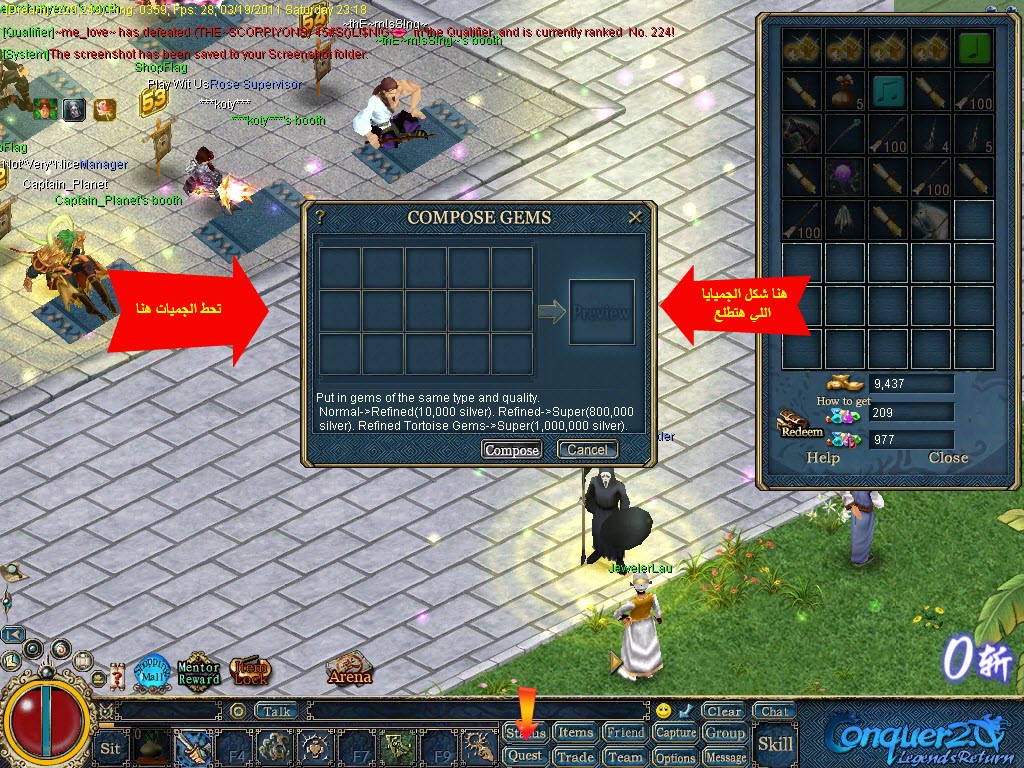
Task: Open the Skill panel
Action: point(775,744)
